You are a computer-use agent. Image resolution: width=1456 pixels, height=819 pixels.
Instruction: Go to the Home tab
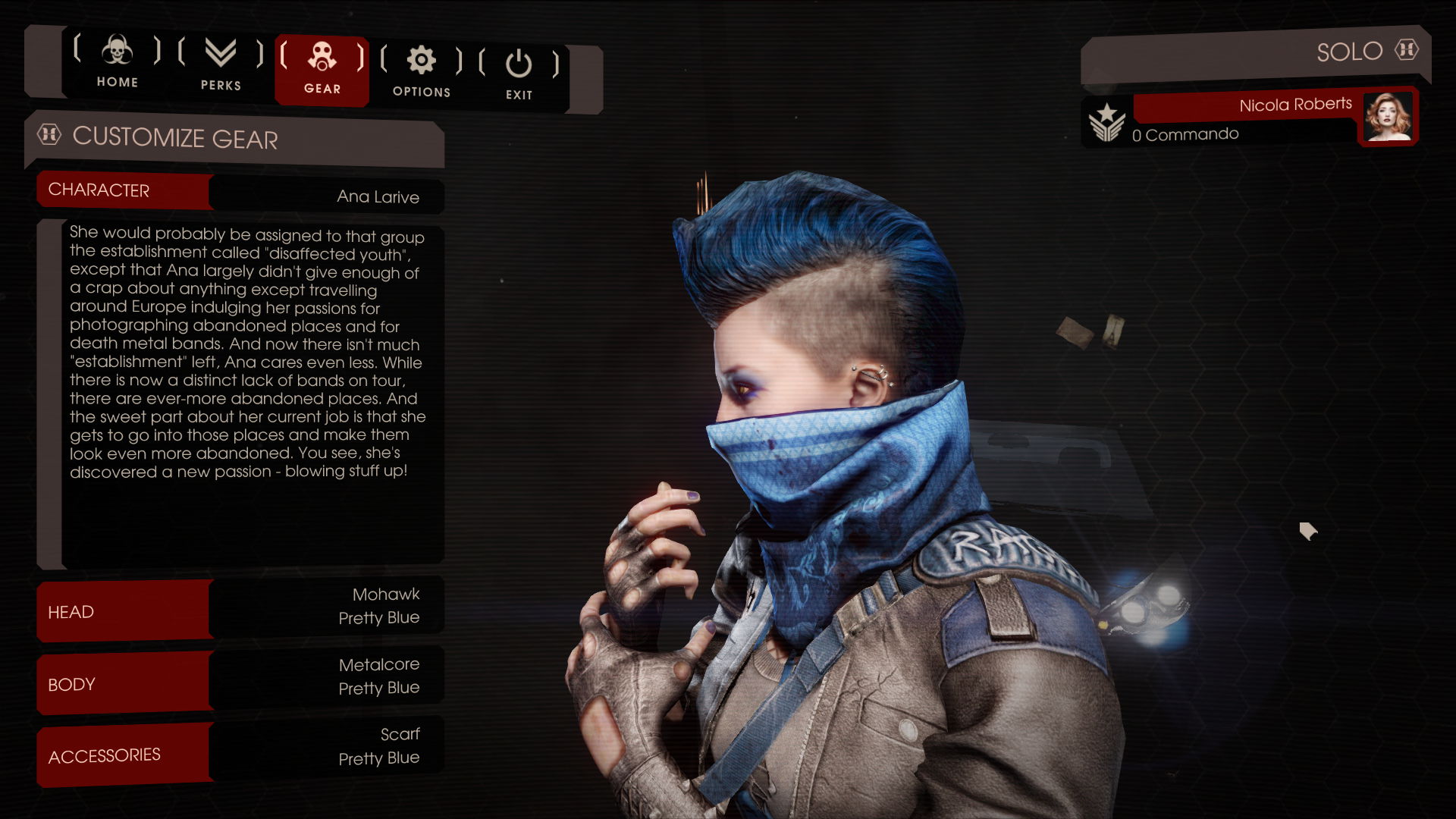point(117,62)
